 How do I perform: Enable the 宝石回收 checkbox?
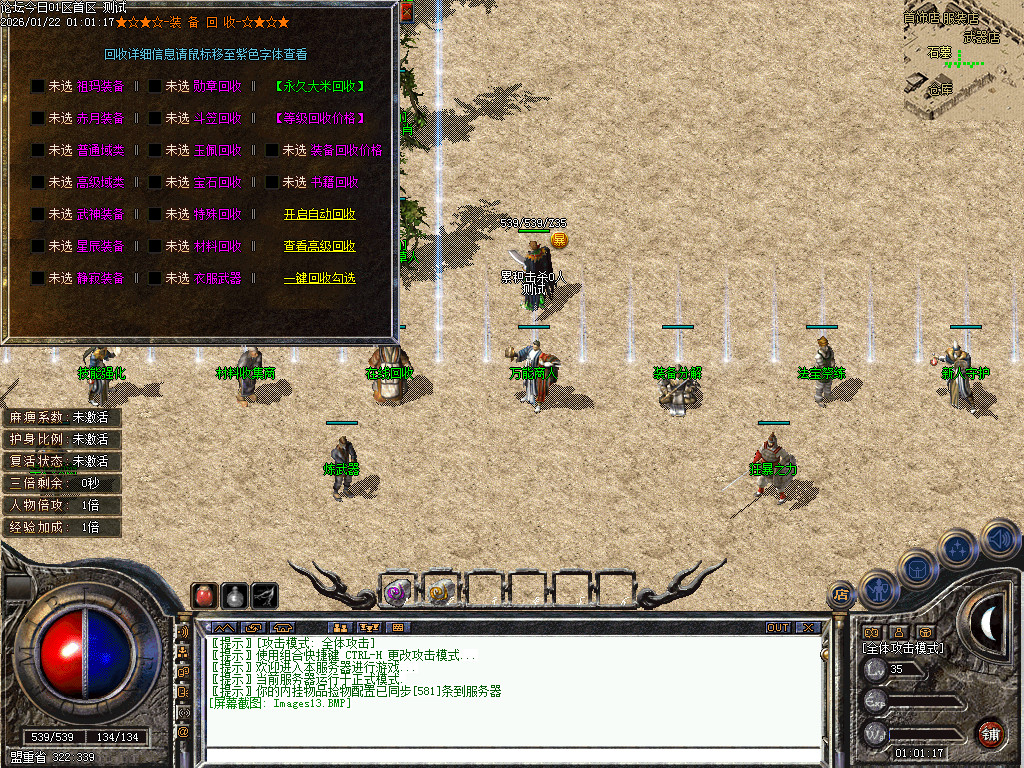[155, 183]
